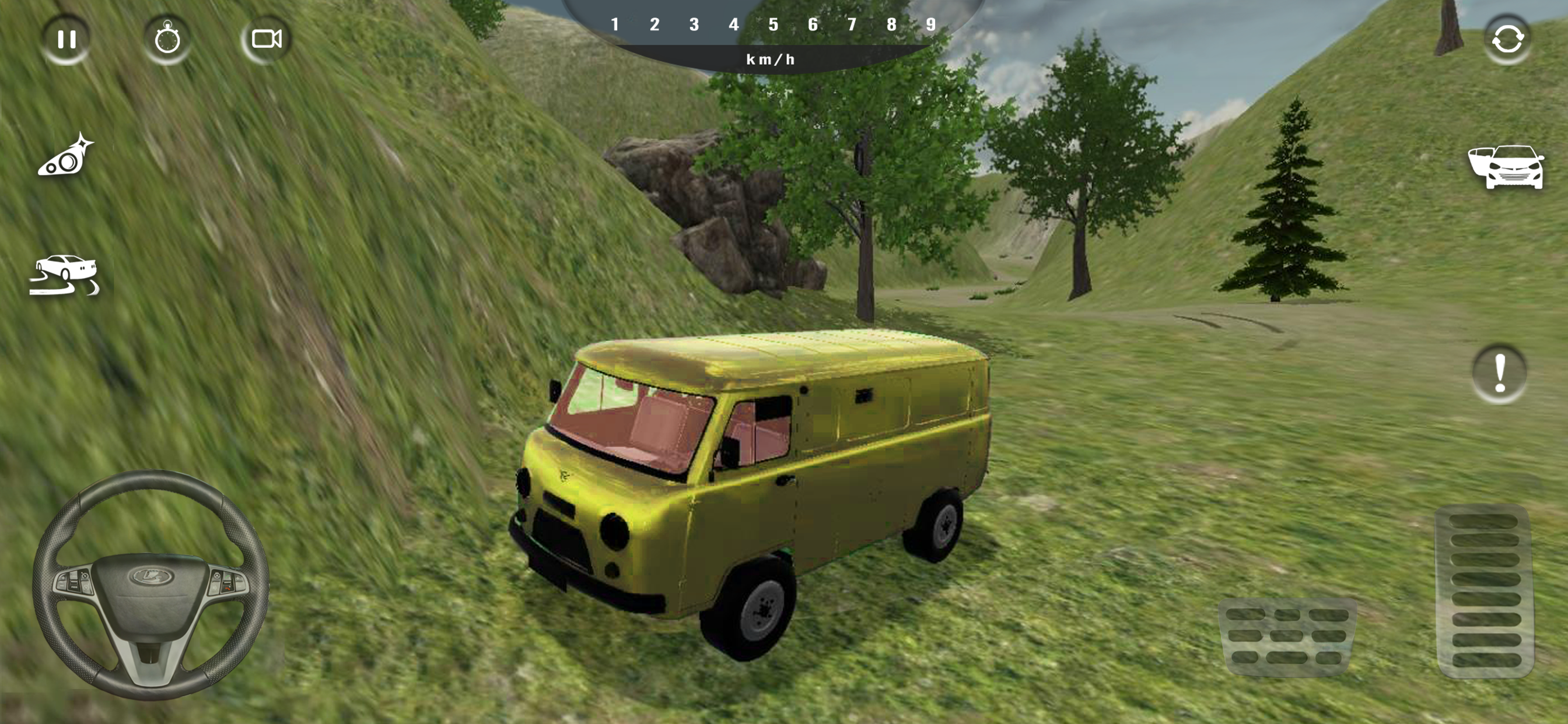Step on the brake pedal

(1287, 636)
